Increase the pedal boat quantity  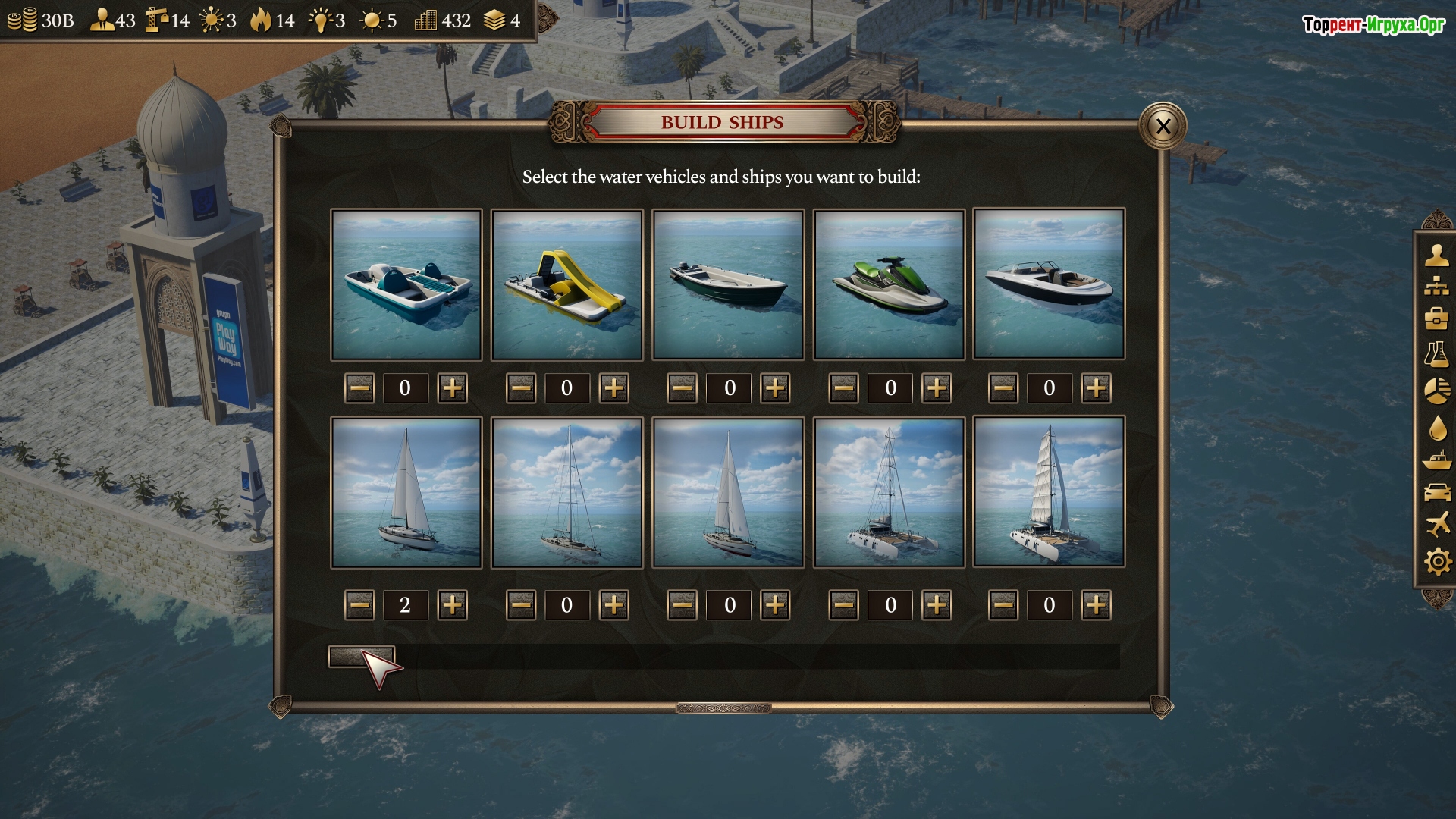pyautogui.click(x=453, y=388)
